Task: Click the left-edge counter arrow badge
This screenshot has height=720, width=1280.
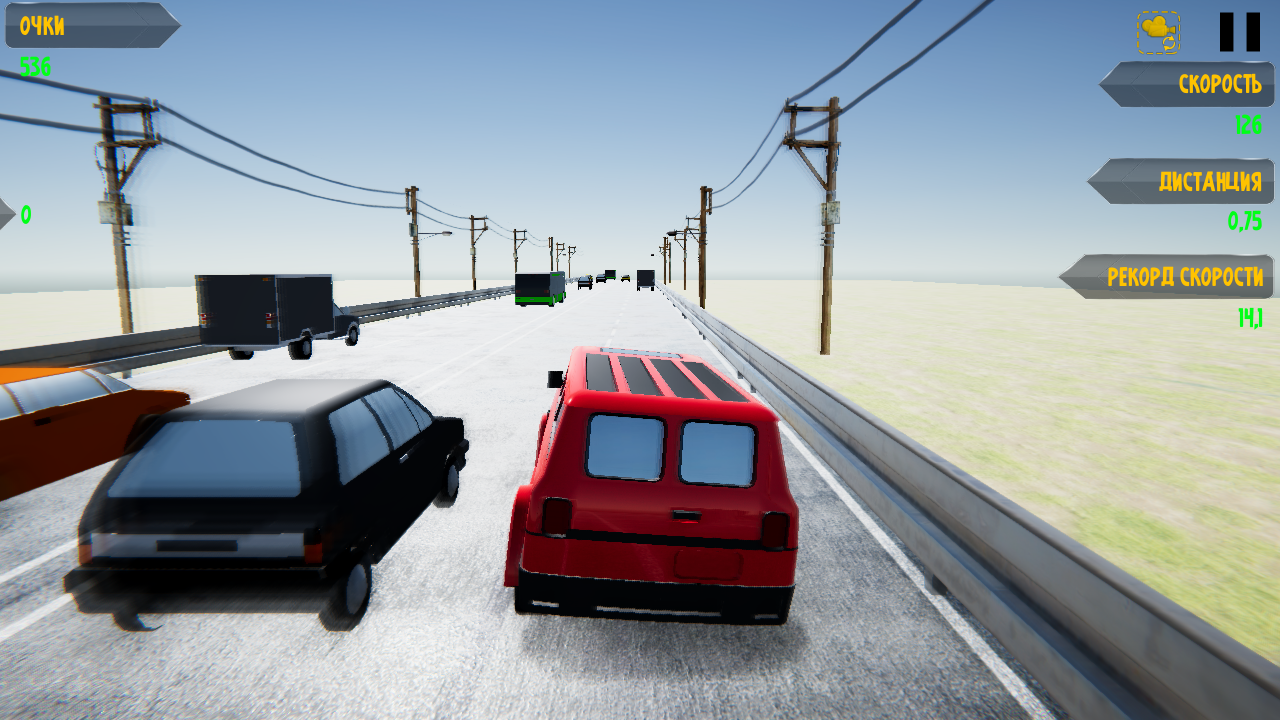Action: click(8, 213)
